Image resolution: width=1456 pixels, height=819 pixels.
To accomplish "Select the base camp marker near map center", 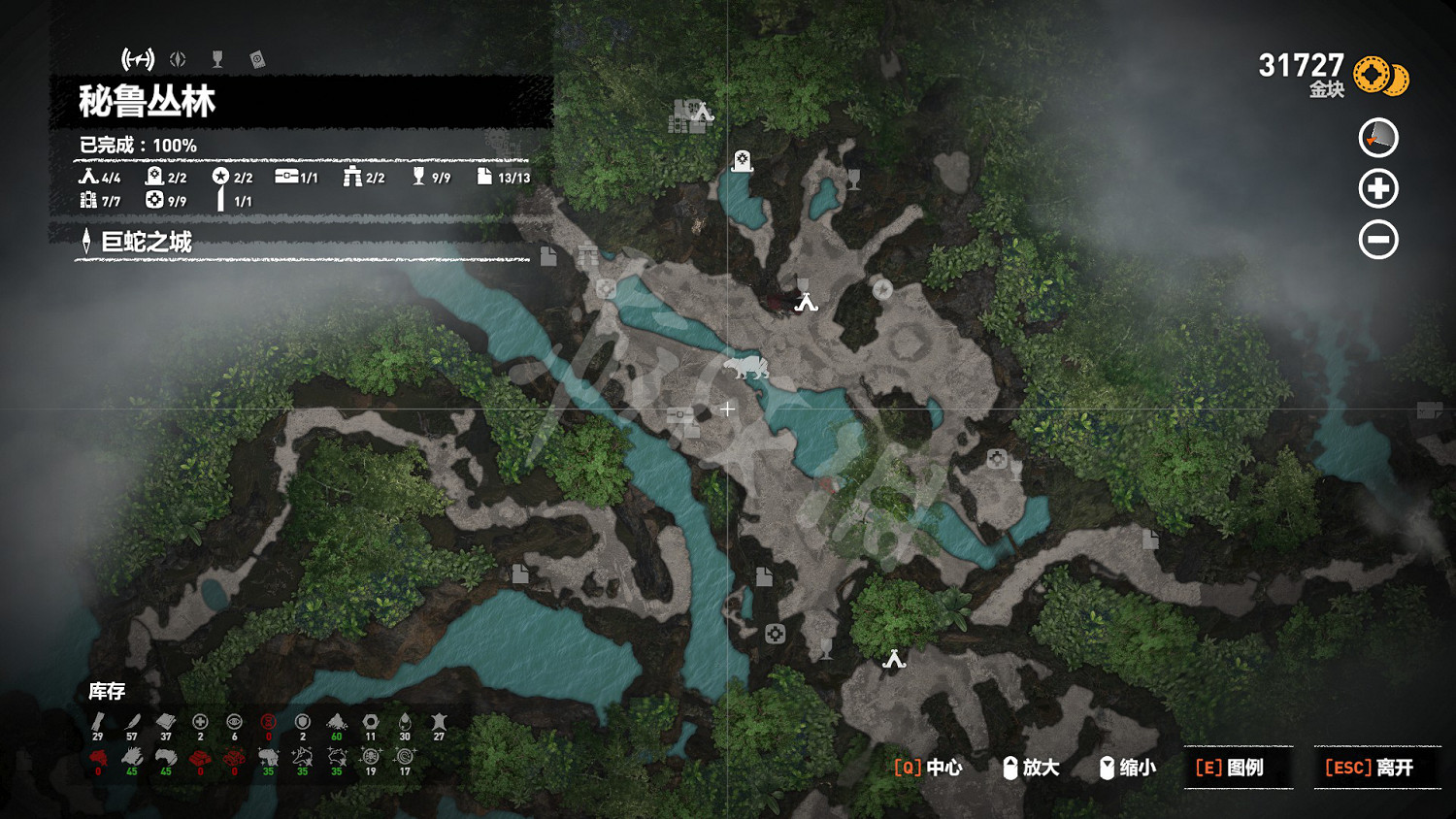I will [x=806, y=303].
